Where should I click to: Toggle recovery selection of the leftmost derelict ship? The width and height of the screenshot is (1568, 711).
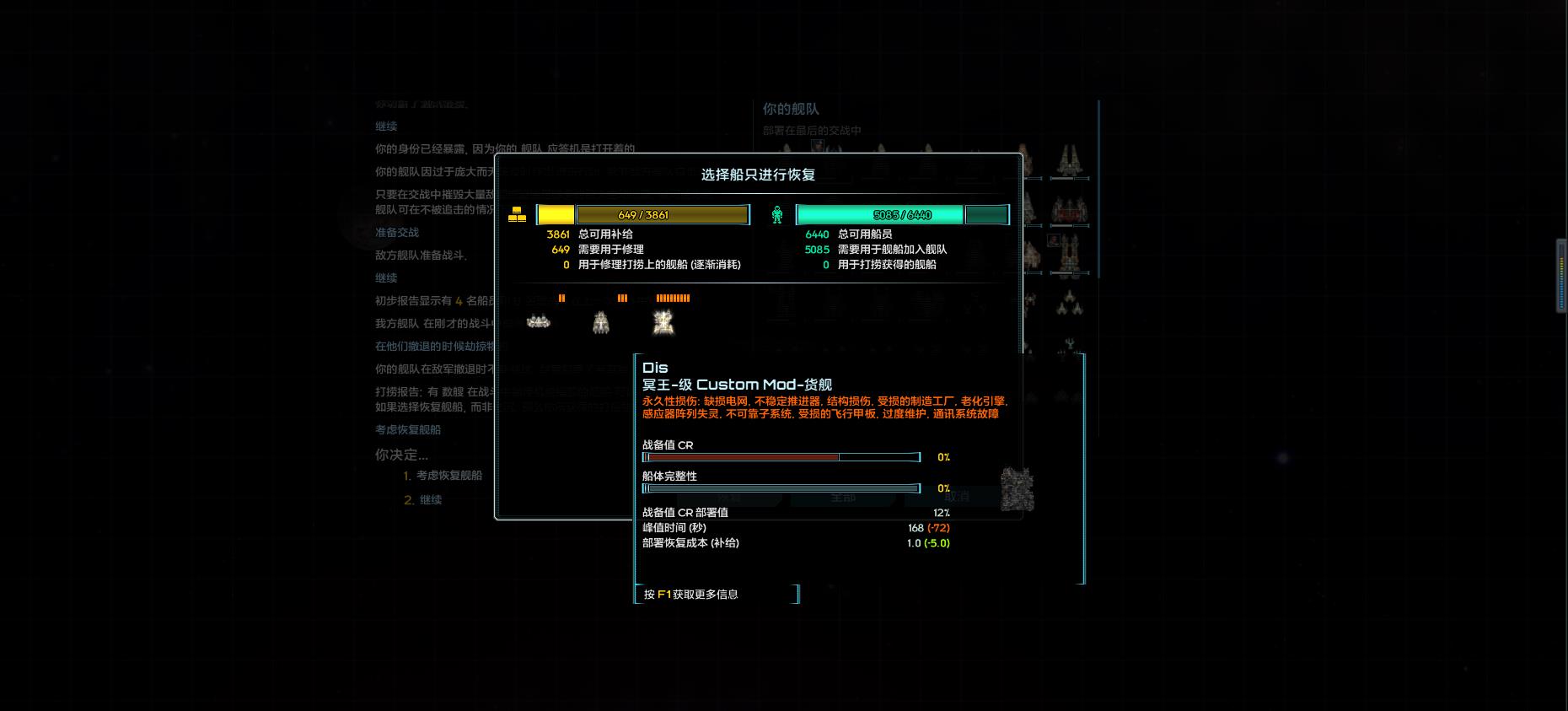[538, 323]
